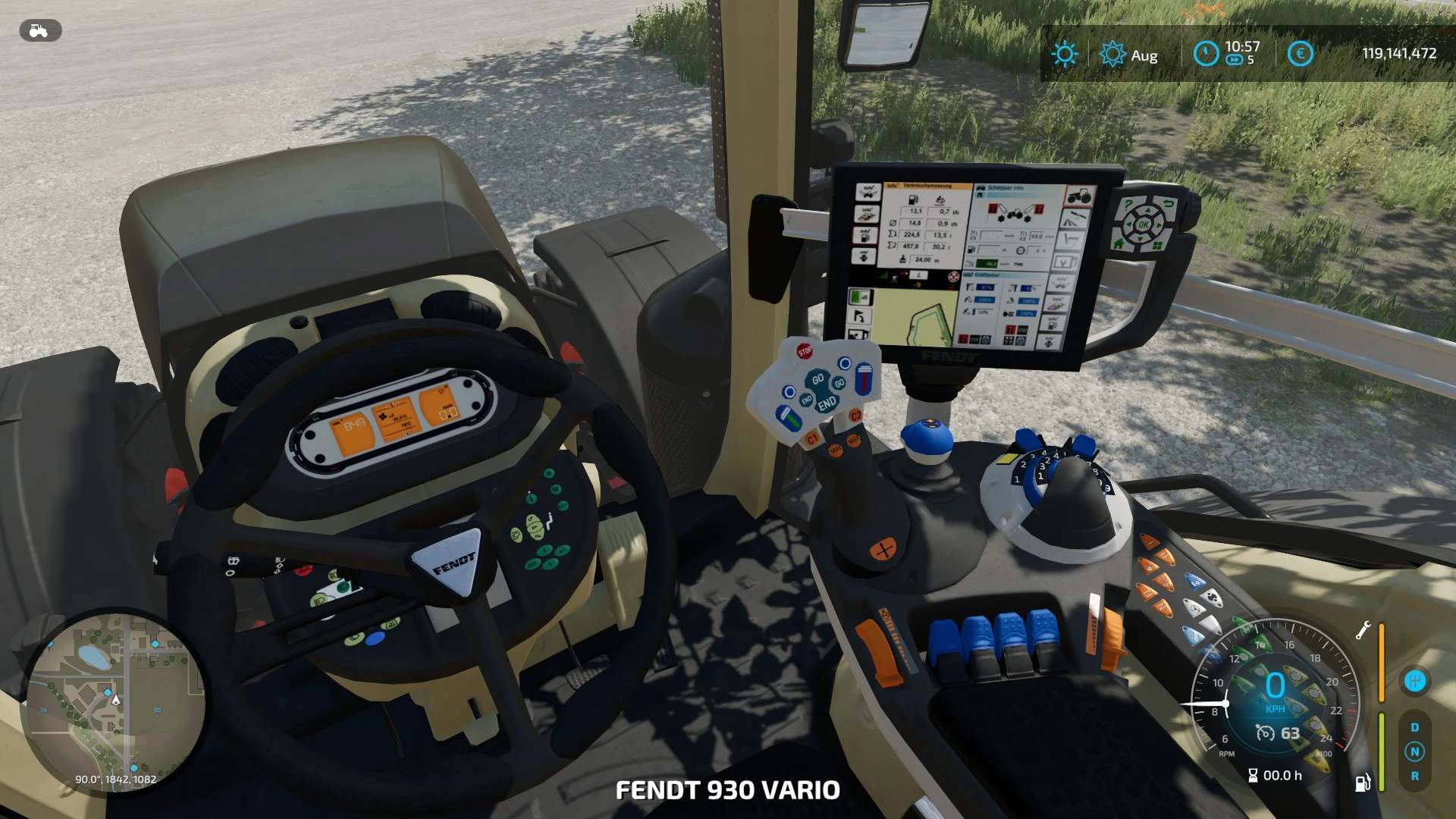This screenshot has width=1456, height=819.
Task: Click the cruise control speed icon
Action: [1265, 733]
